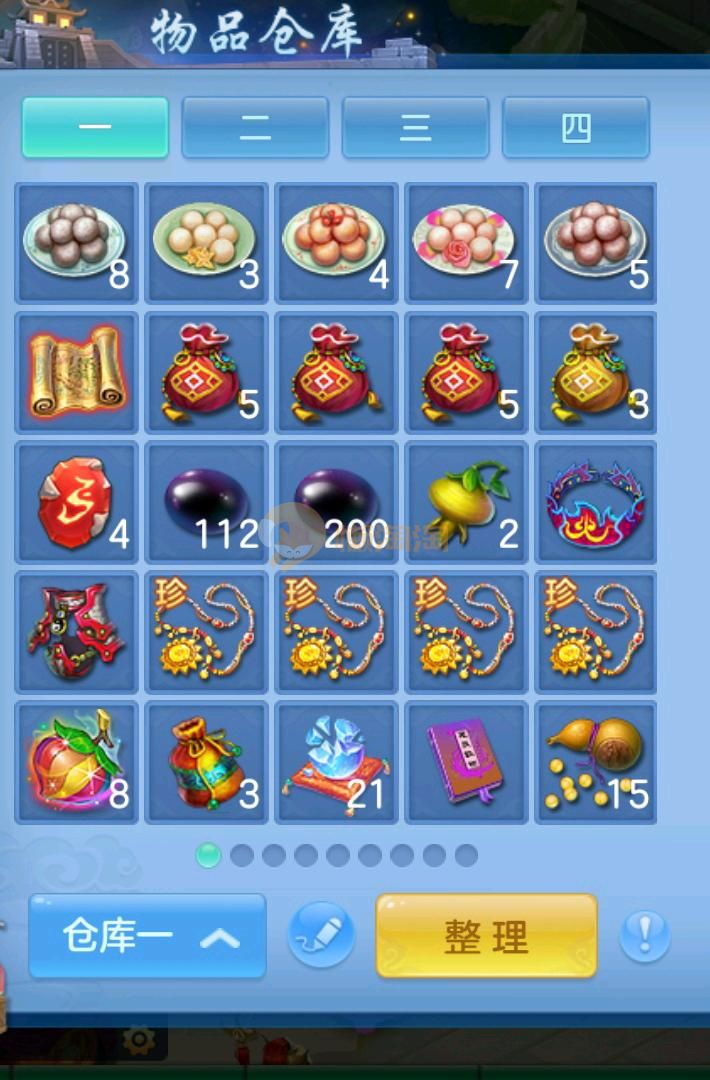The height and width of the screenshot is (1080, 710).
Task: Select the crystal ball on cushion
Action: pos(337,762)
